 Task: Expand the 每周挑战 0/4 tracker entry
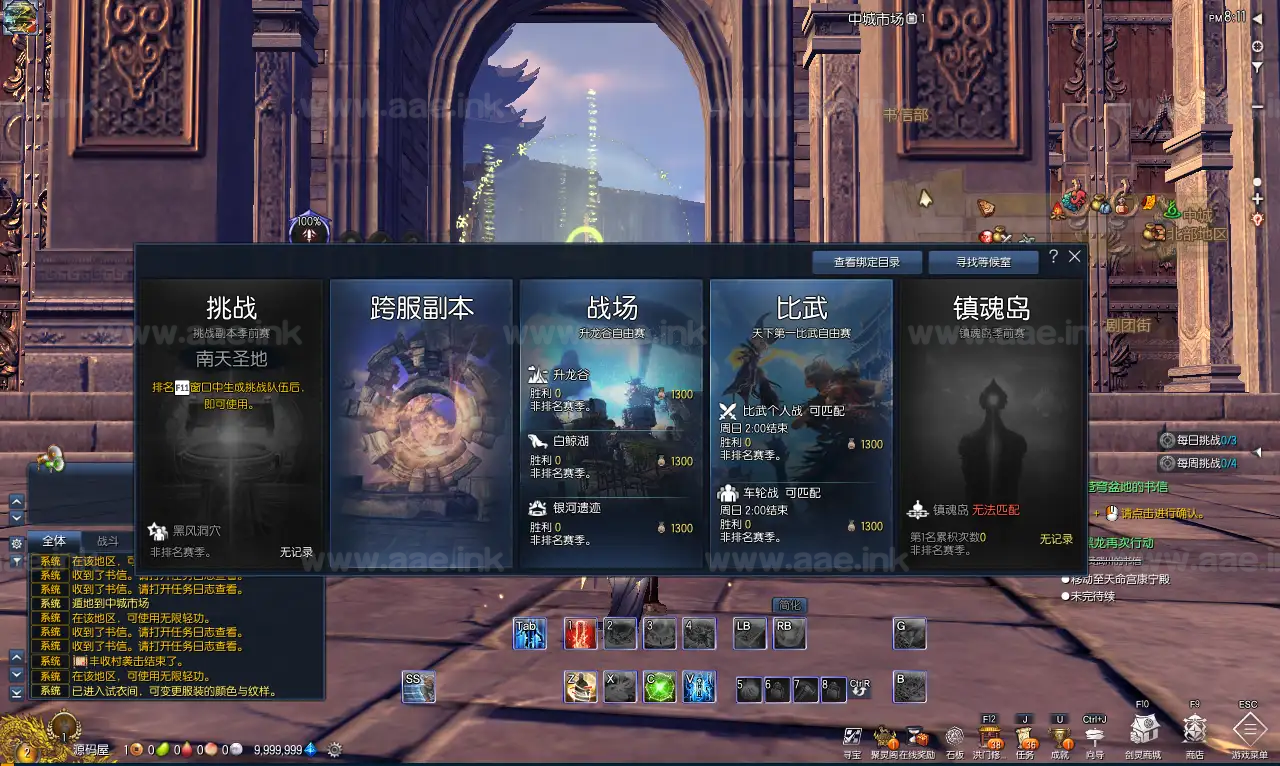pyautogui.click(x=1195, y=464)
